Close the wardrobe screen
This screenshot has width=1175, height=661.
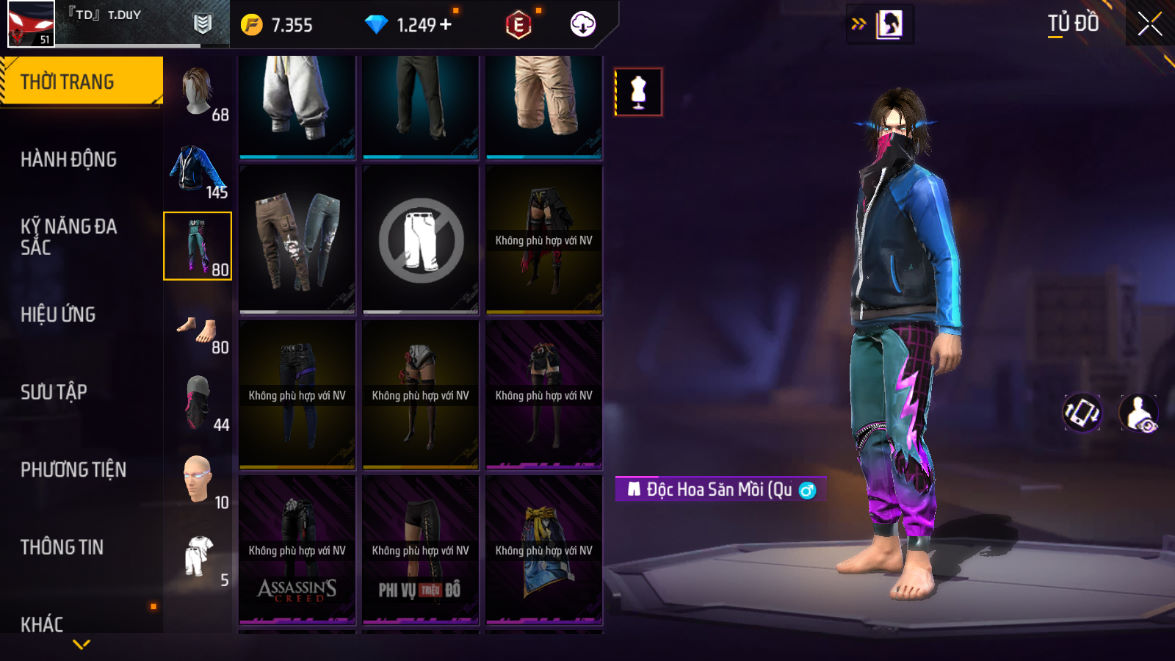click(1150, 24)
